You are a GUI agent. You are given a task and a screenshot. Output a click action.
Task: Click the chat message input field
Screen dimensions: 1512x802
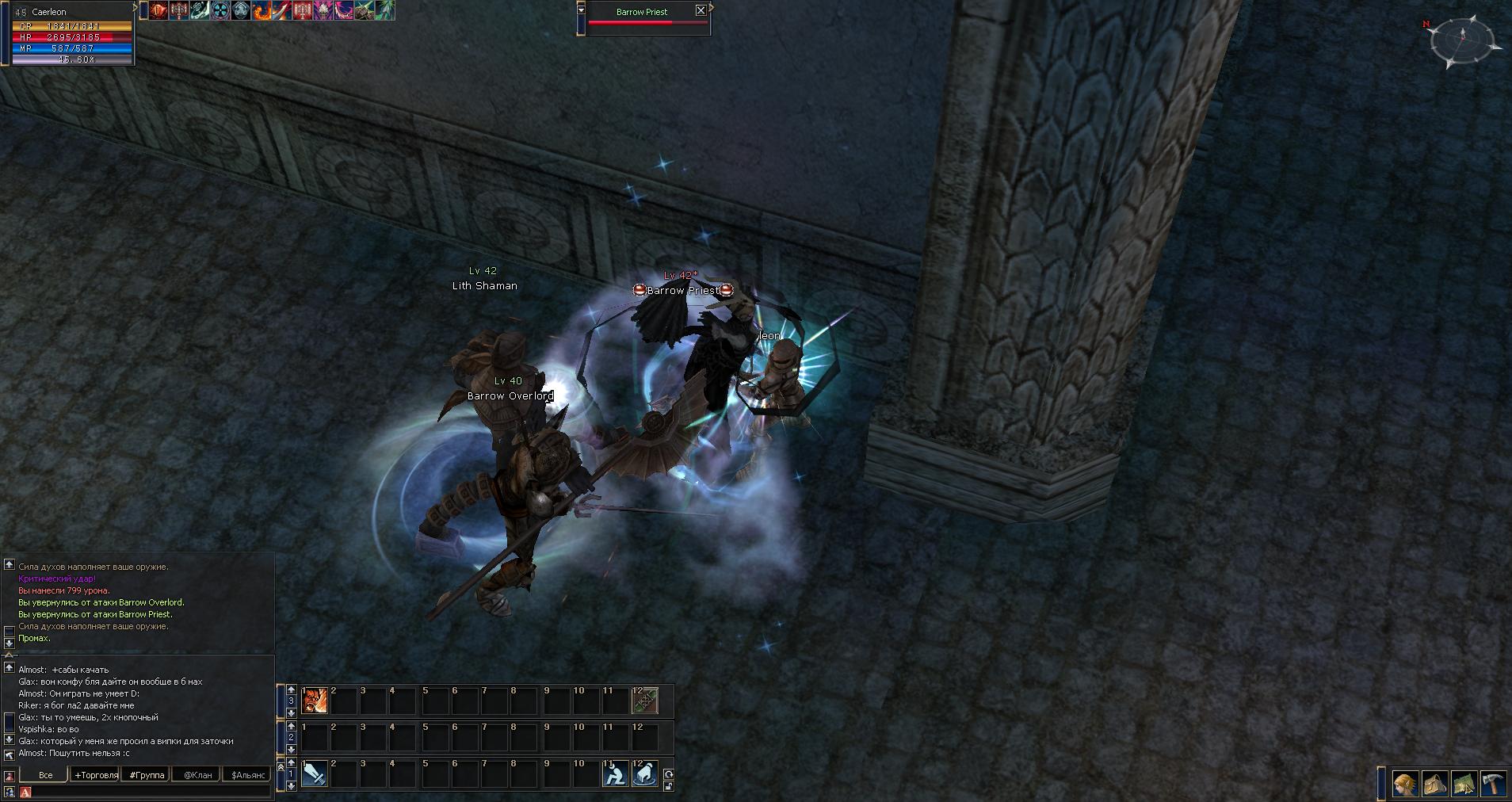tap(147, 792)
